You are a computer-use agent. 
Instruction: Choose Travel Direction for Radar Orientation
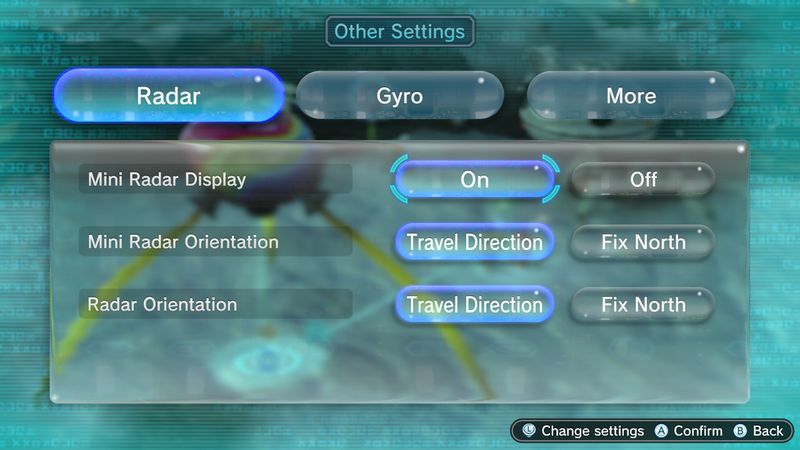coord(474,304)
